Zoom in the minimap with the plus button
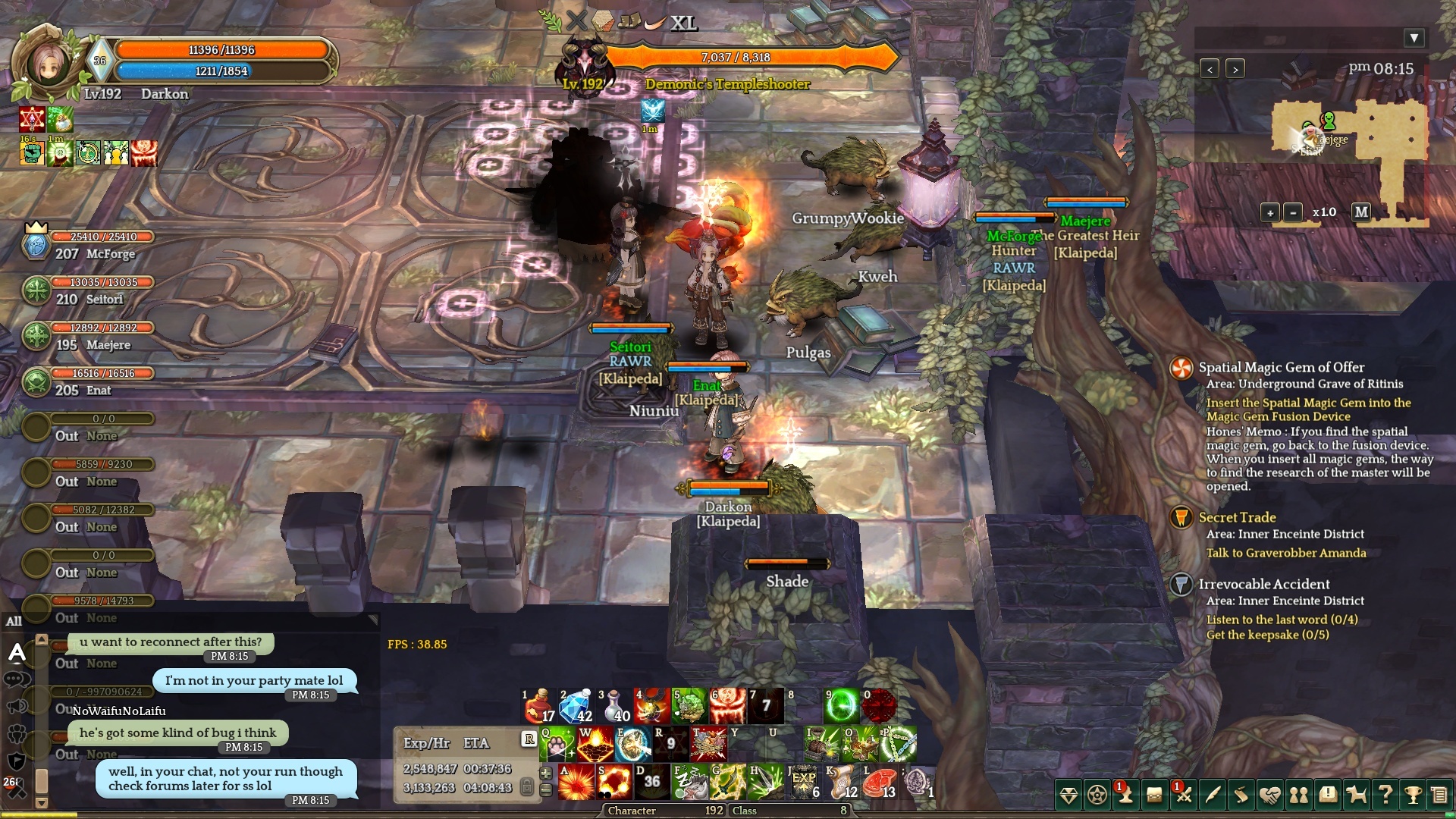The height and width of the screenshot is (819, 1456). (x=1269, y=212)
